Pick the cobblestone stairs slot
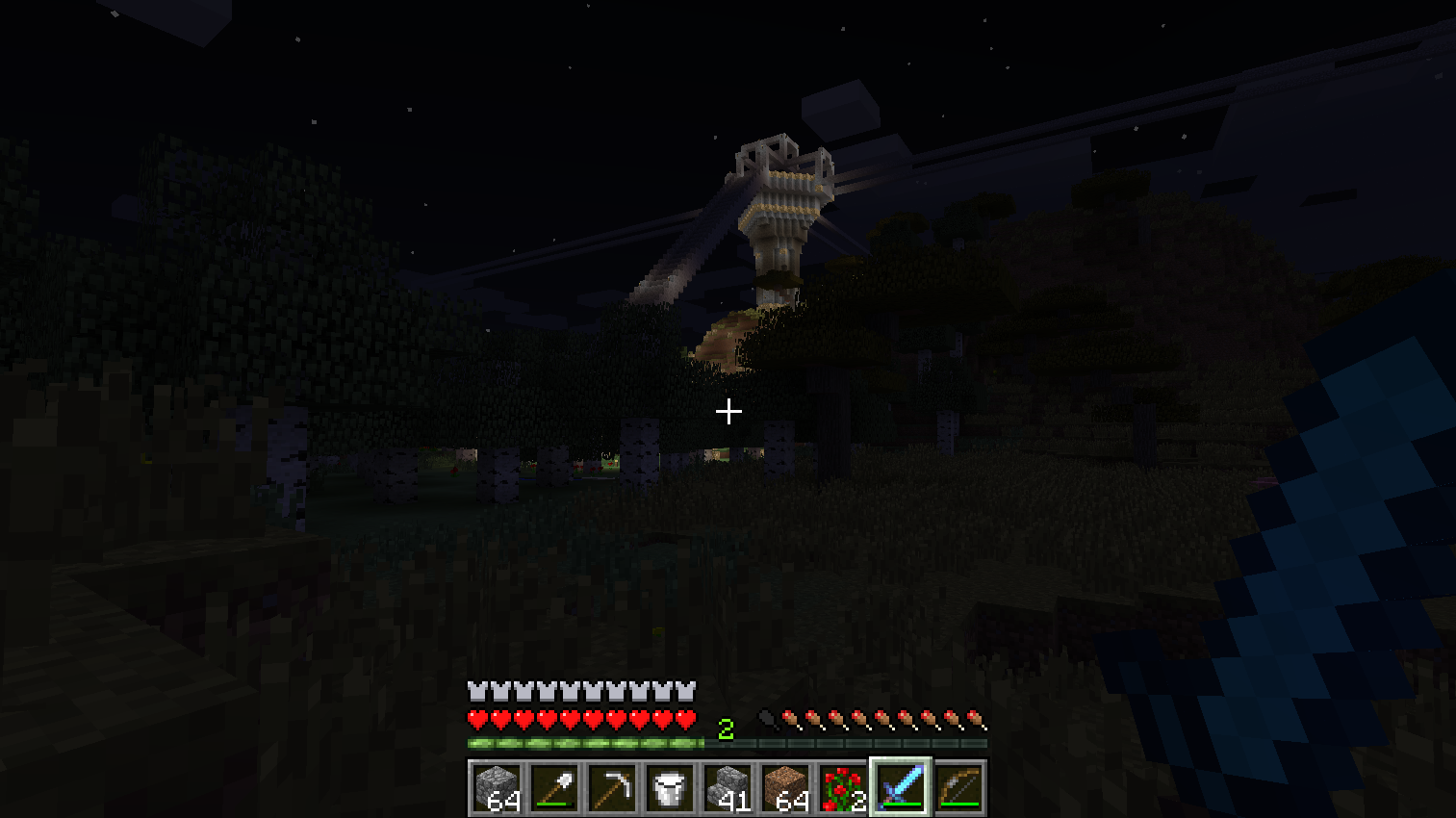 [728, 788]
